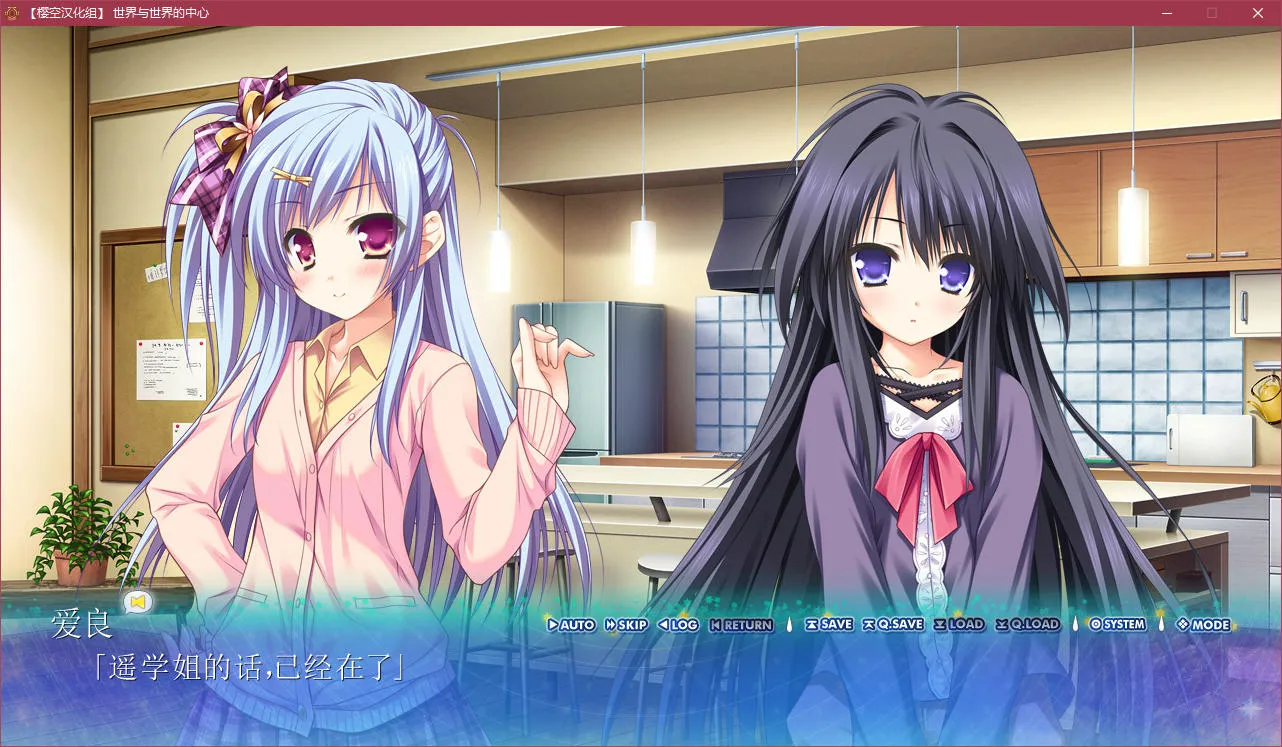Screen dimensions: 1282x747
Task: Open the dialogue LOG
Action: point(678,625)
